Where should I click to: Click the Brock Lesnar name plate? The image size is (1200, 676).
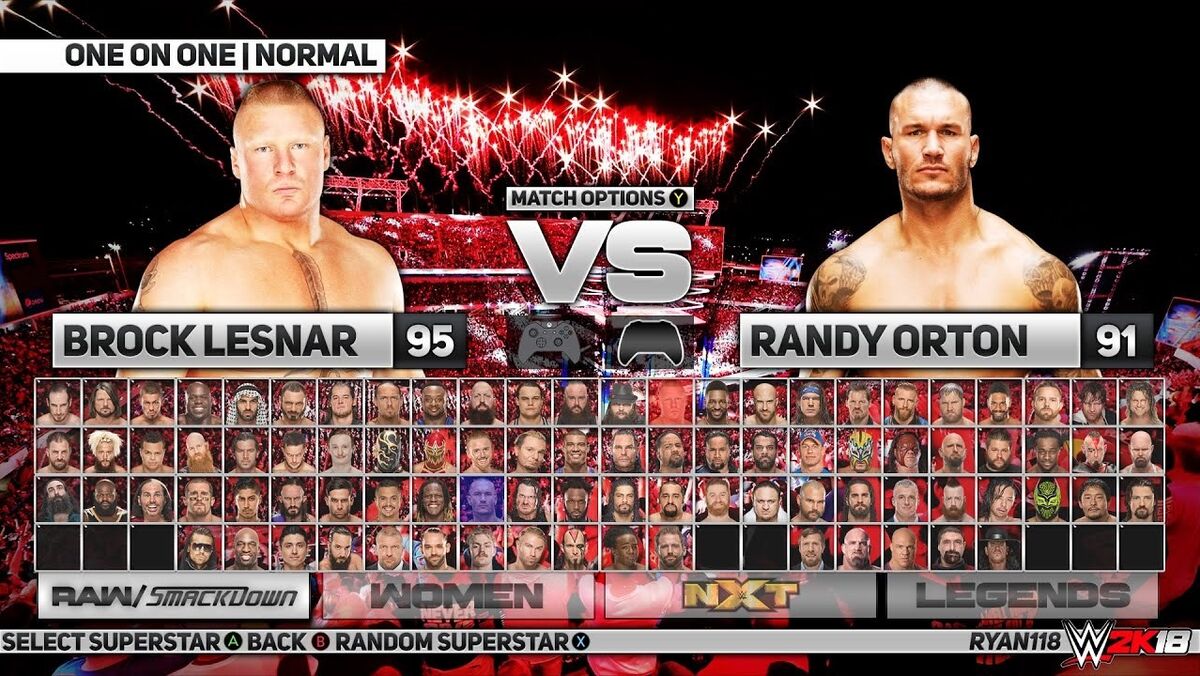coord(221,341)
